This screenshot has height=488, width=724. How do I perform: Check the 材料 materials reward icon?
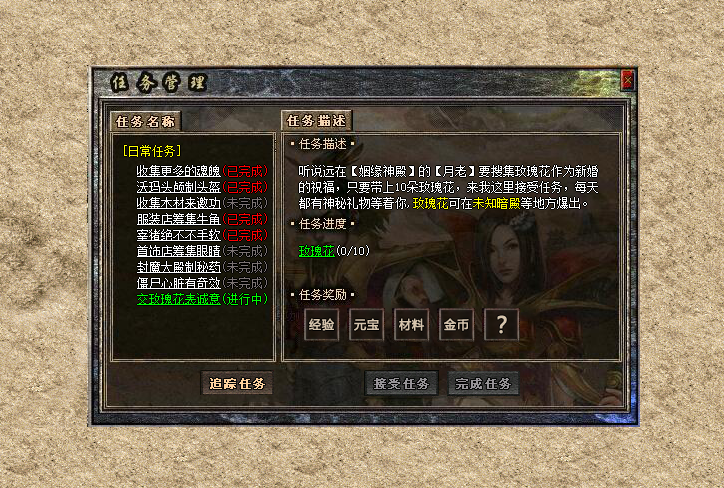click(411, 325)
